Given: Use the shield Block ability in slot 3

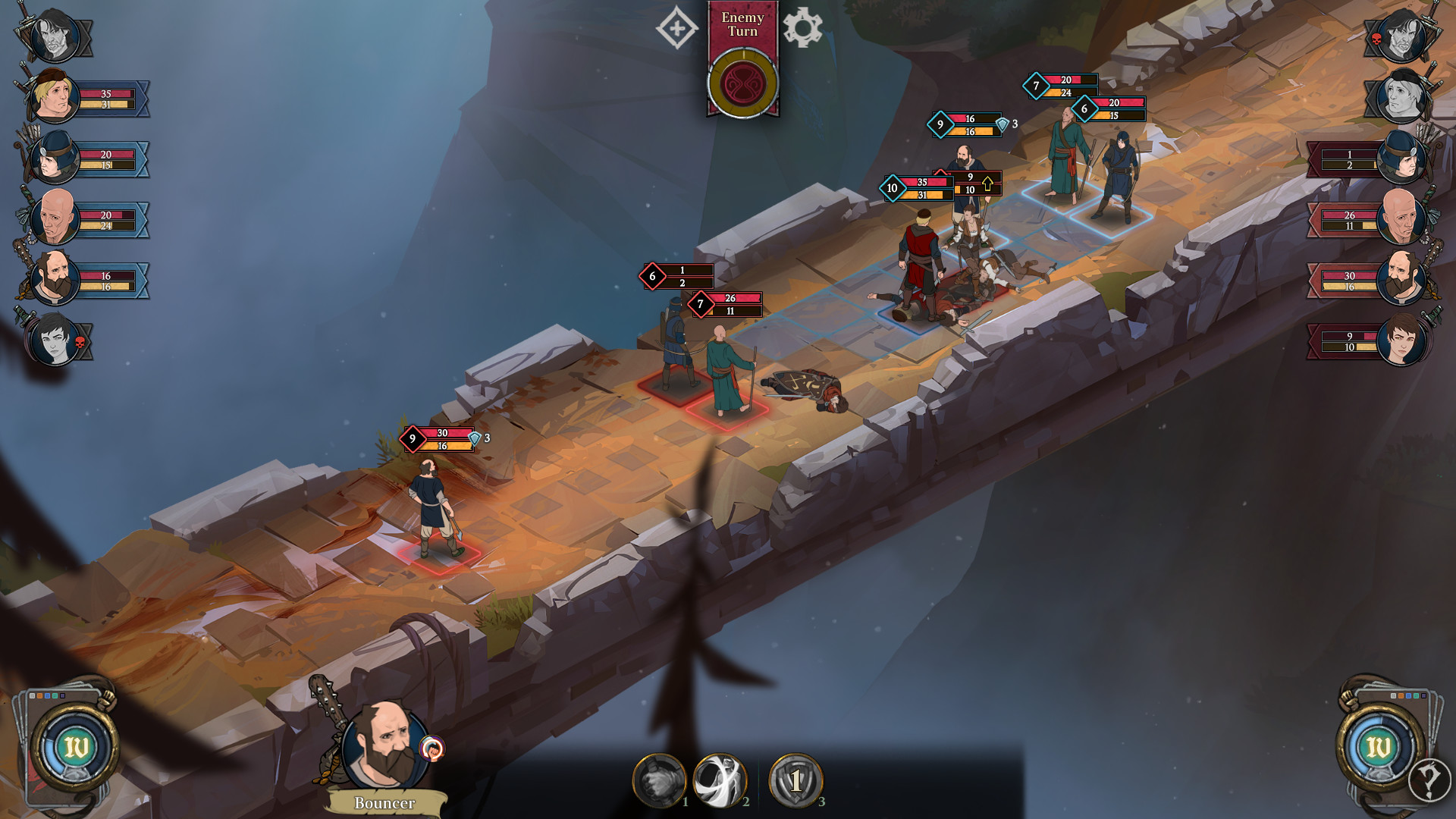Looking at the screenshot, I should 797,779.
